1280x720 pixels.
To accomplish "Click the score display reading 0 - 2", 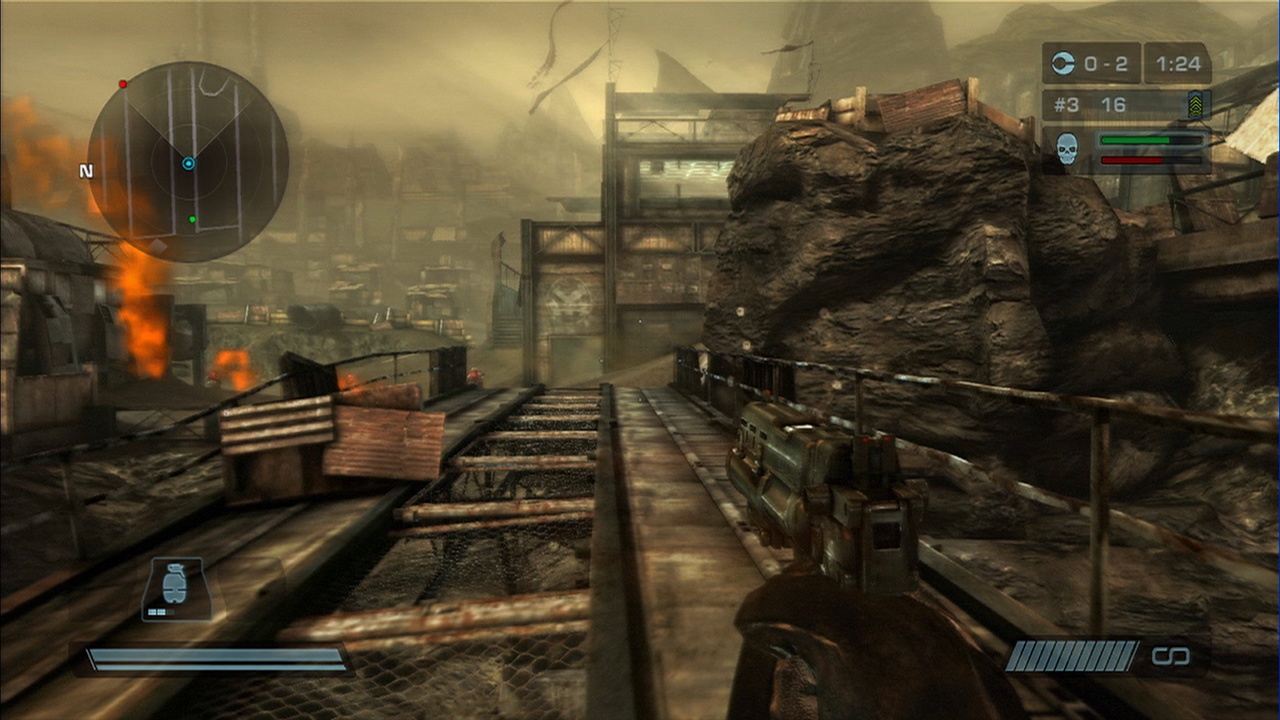I will pyautogui.click(x=1105, y=64).
